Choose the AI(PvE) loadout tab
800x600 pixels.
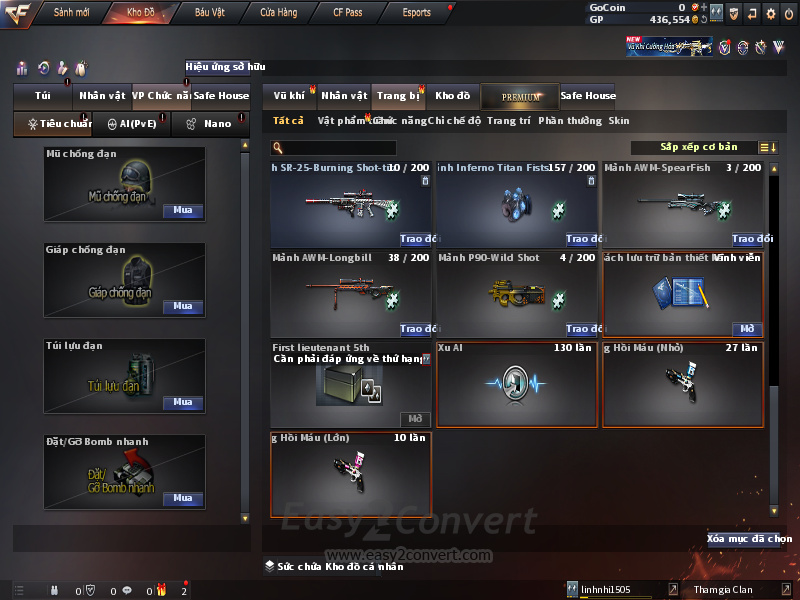click(126, 124)
